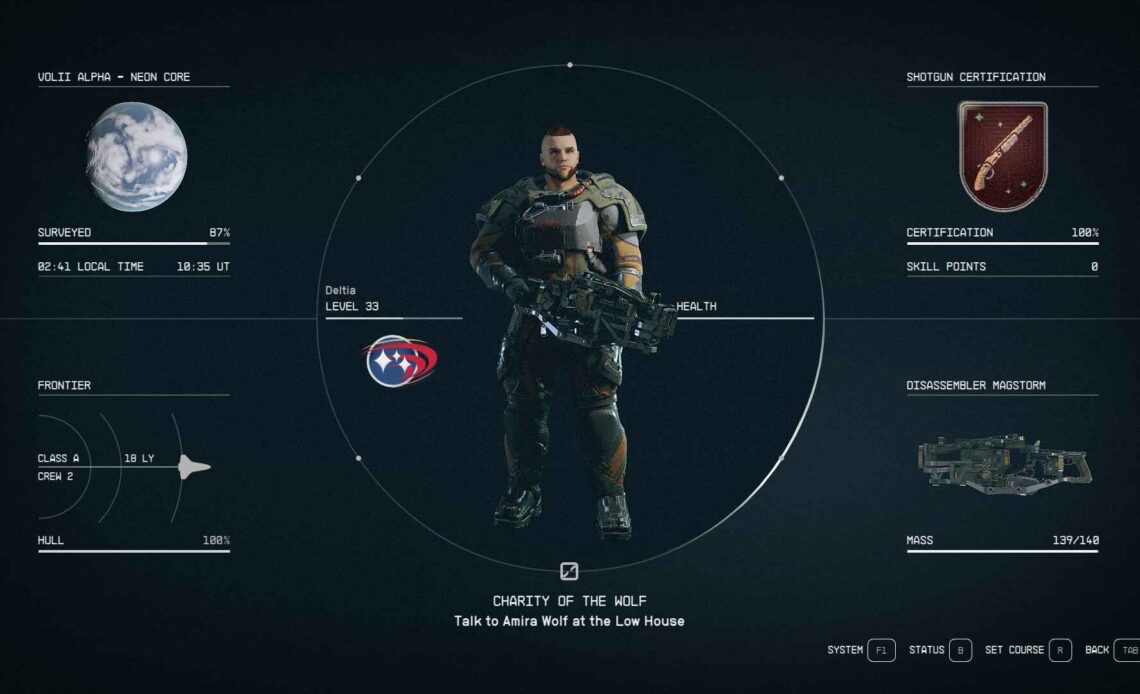This screenshot has width=1140, height=694.
Task: Choose the Volii Alpha - Neon Core heading
Action: coord(114,77)
